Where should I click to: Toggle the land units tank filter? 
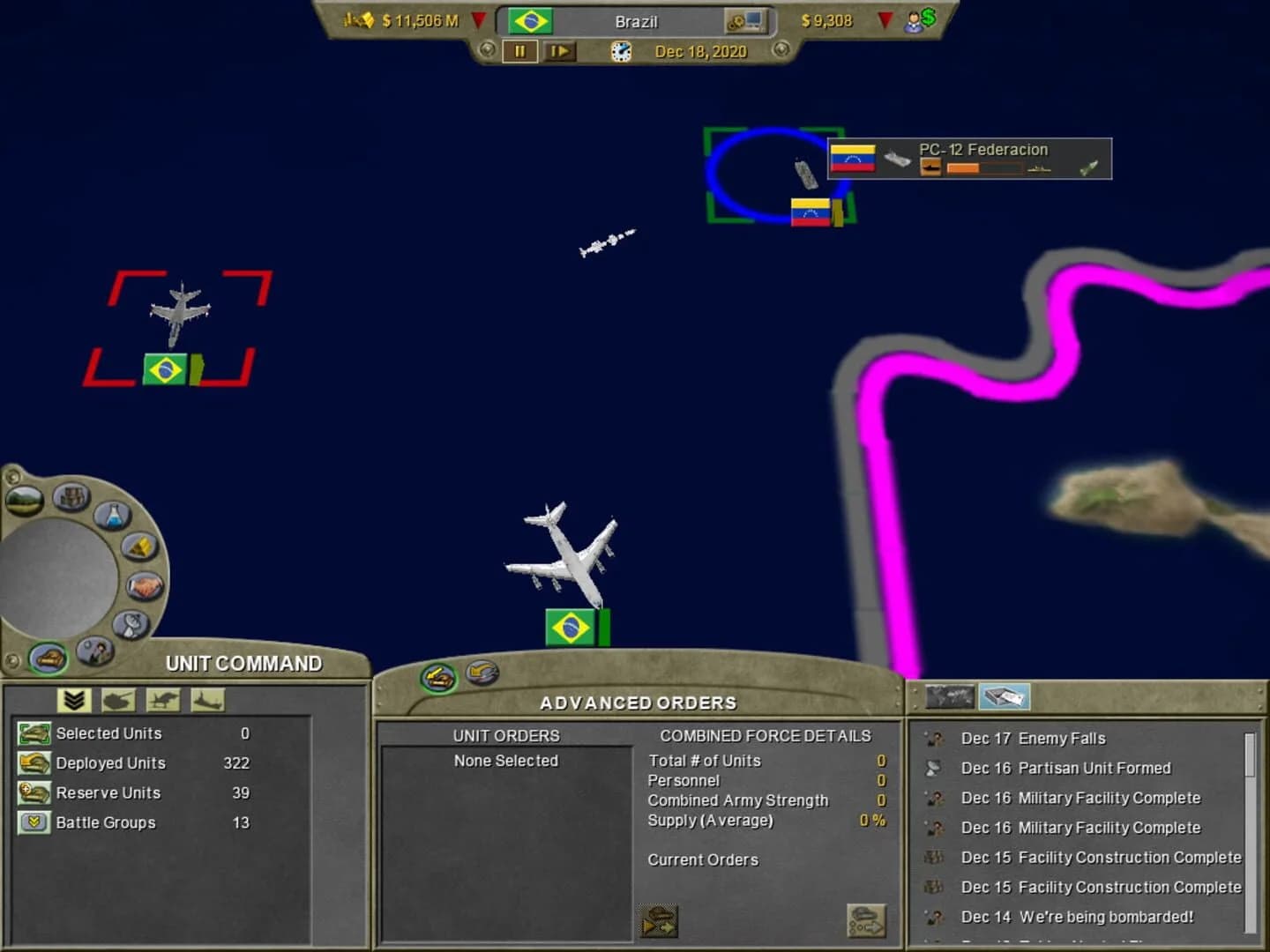(x=117, y=700)
